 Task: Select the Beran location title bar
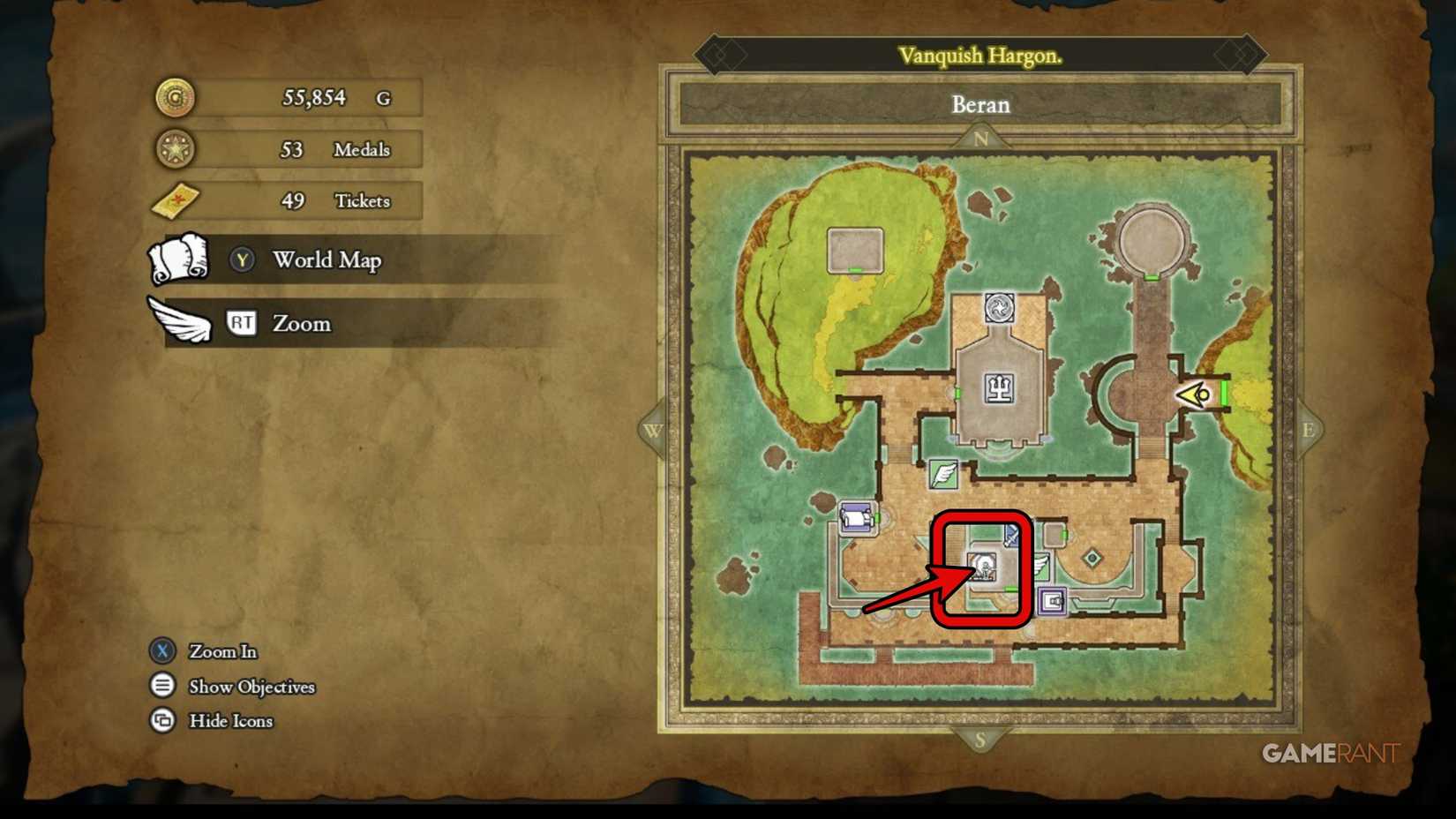pos(979,105)
